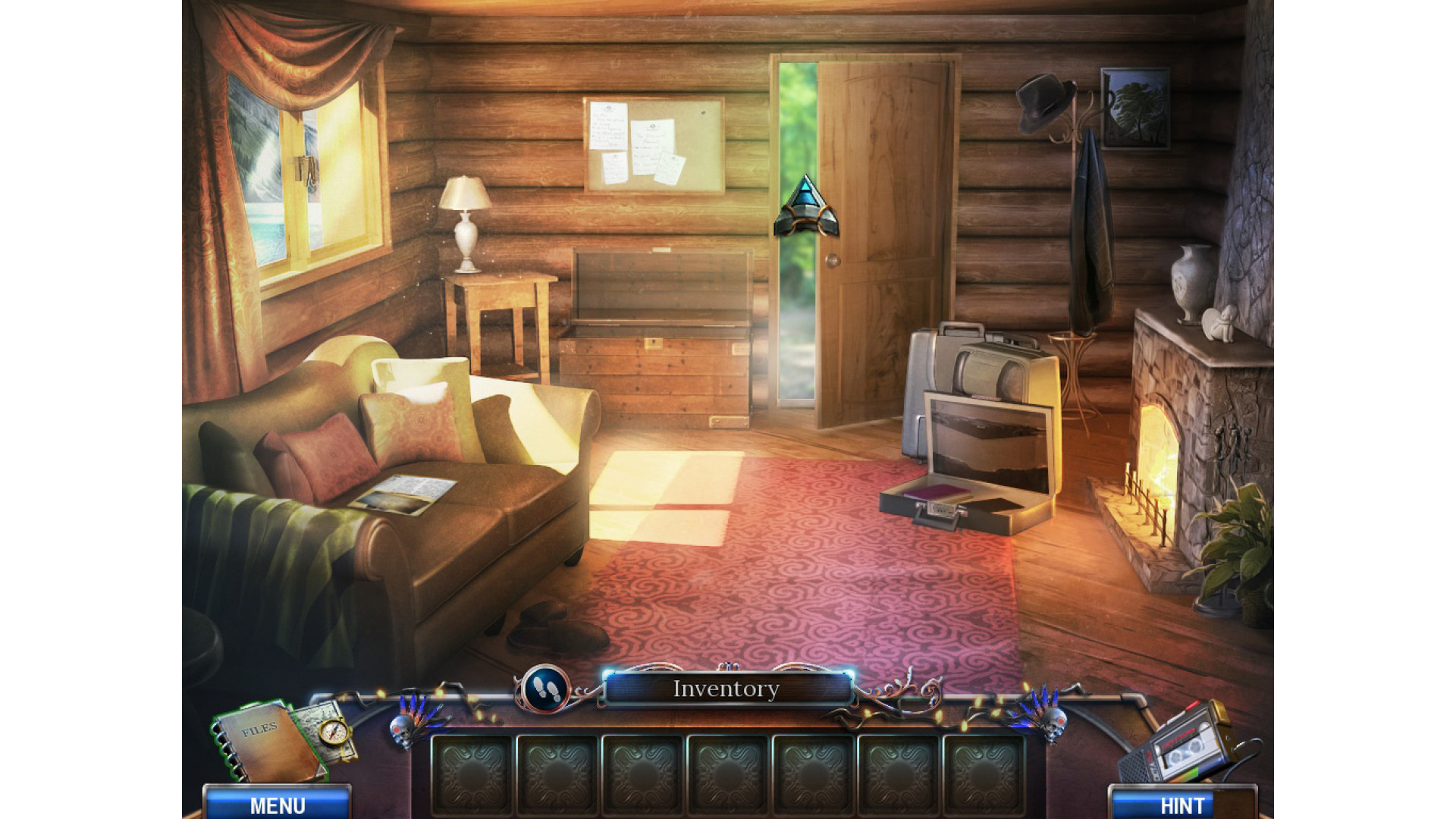
Task: Use the HINT button
Action: click(x=1181, y=804)
